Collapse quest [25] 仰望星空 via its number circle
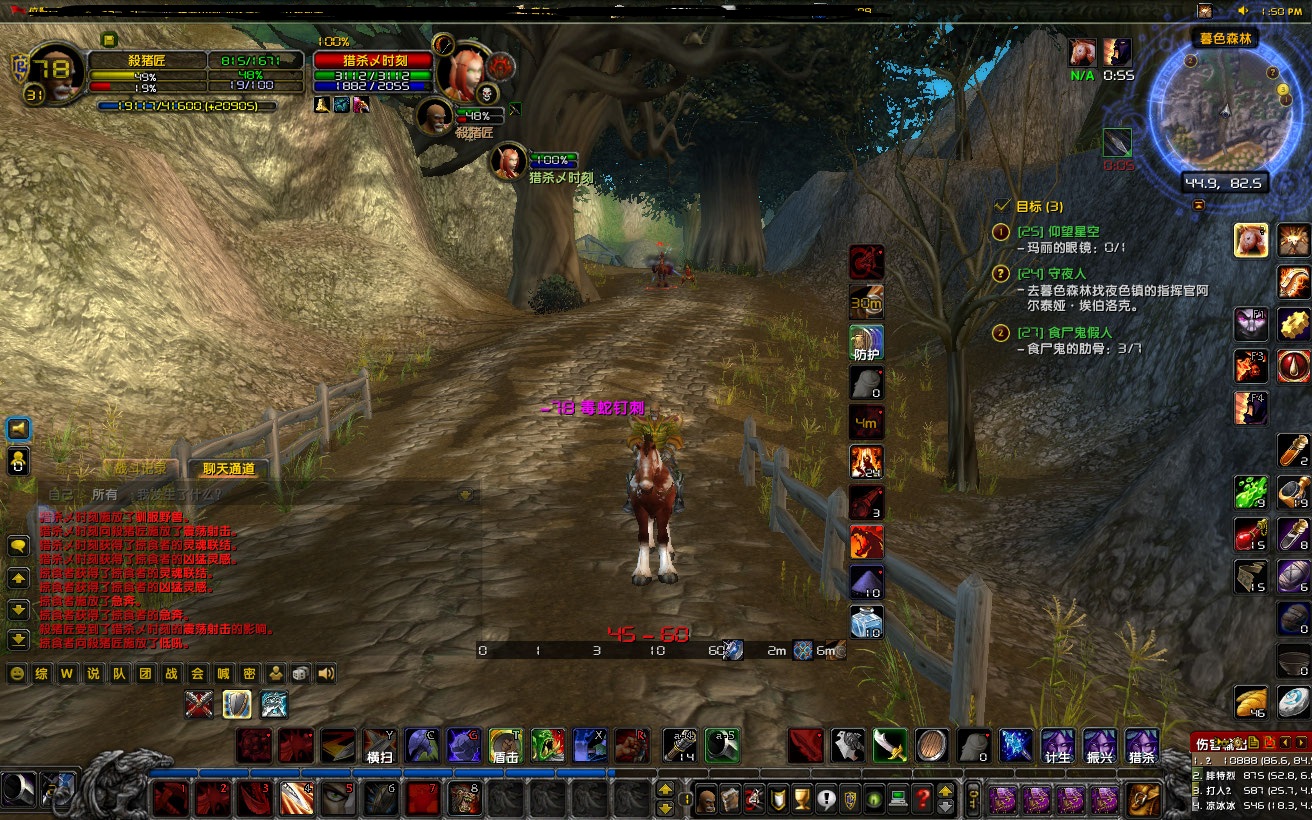Viewport: 1312px width, 820px height. tap(1002, 234)
